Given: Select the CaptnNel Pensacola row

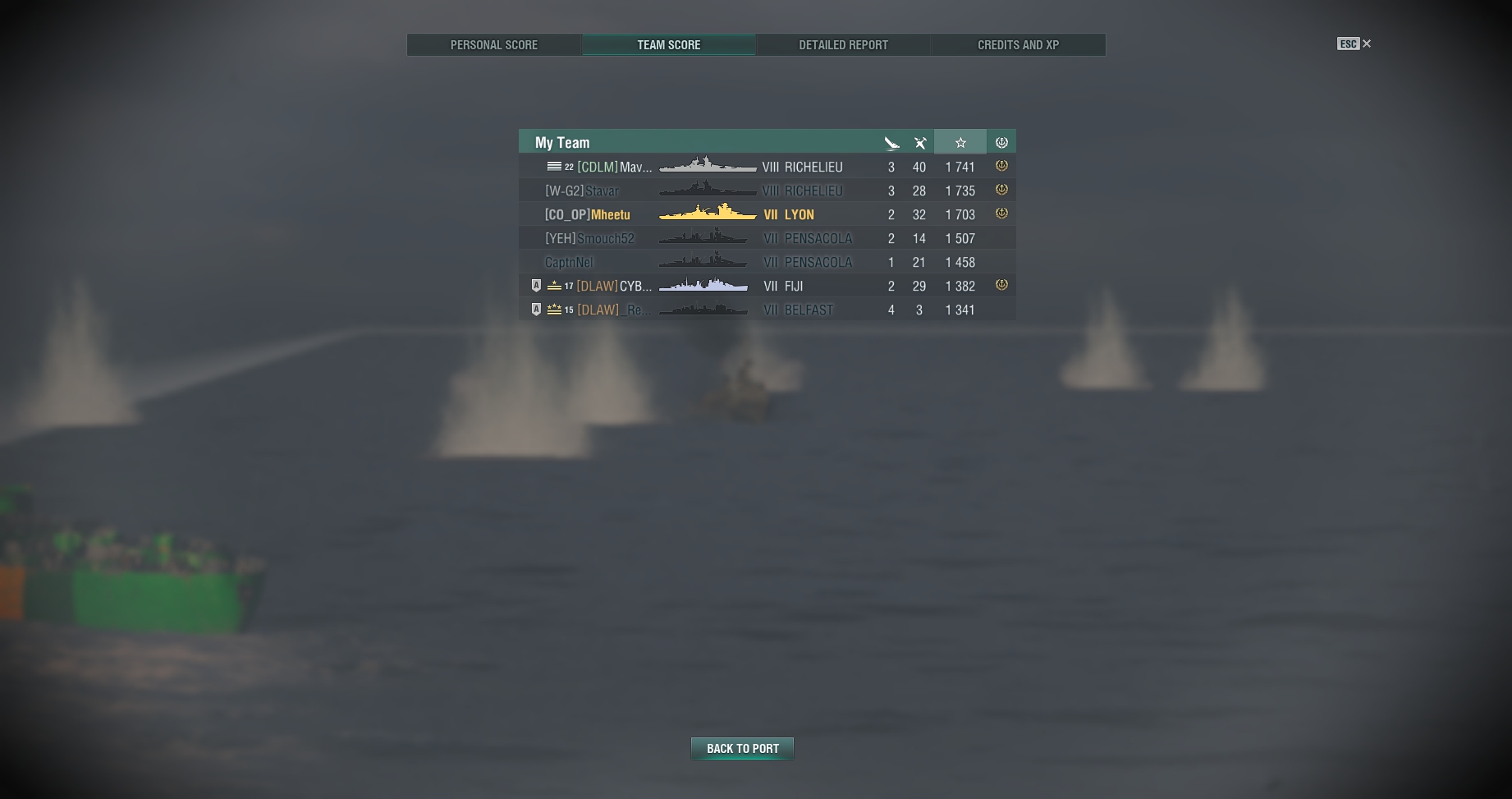Looking at the screenshot, I should coord(767,262).
